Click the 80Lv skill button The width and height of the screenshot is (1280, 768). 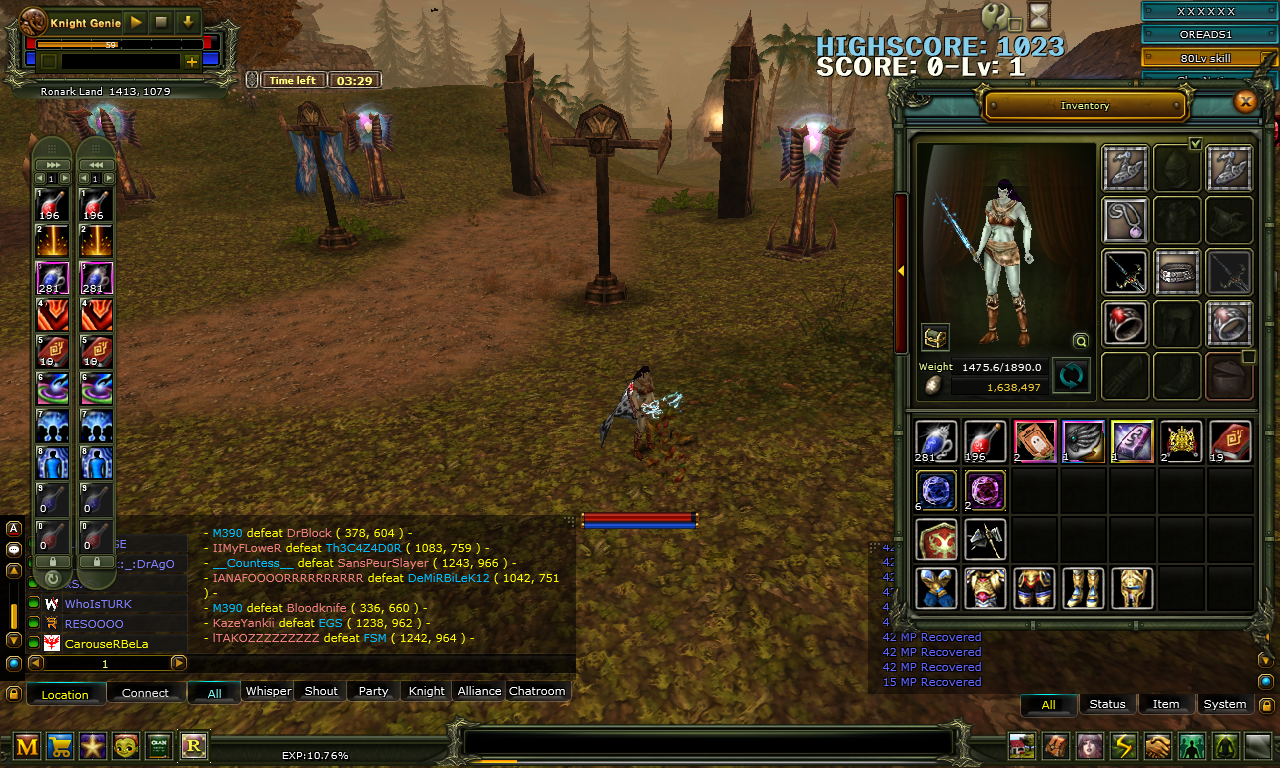coord(1209,58)
